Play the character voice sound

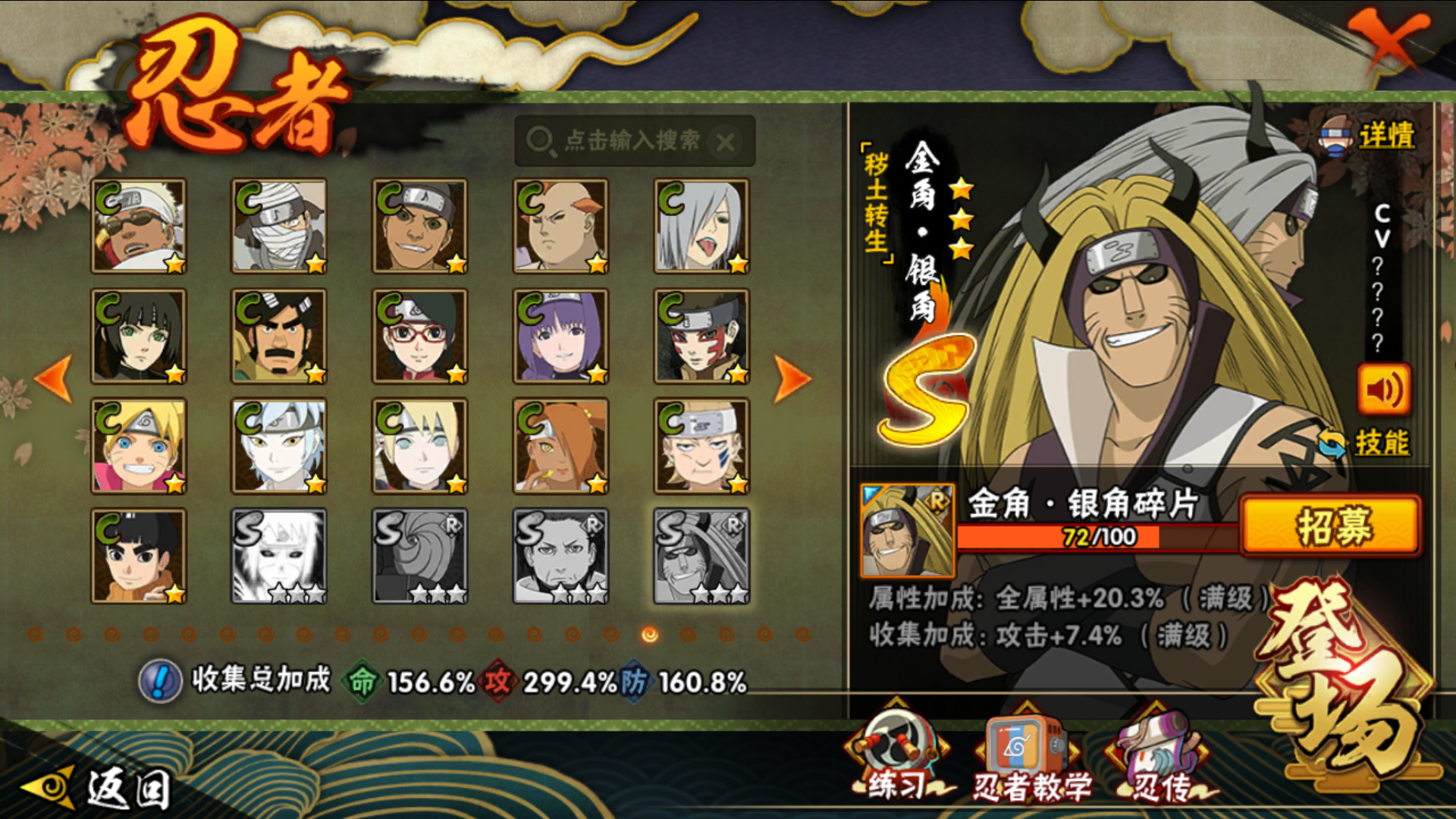pyautogui.click(x=1383, y=390)
